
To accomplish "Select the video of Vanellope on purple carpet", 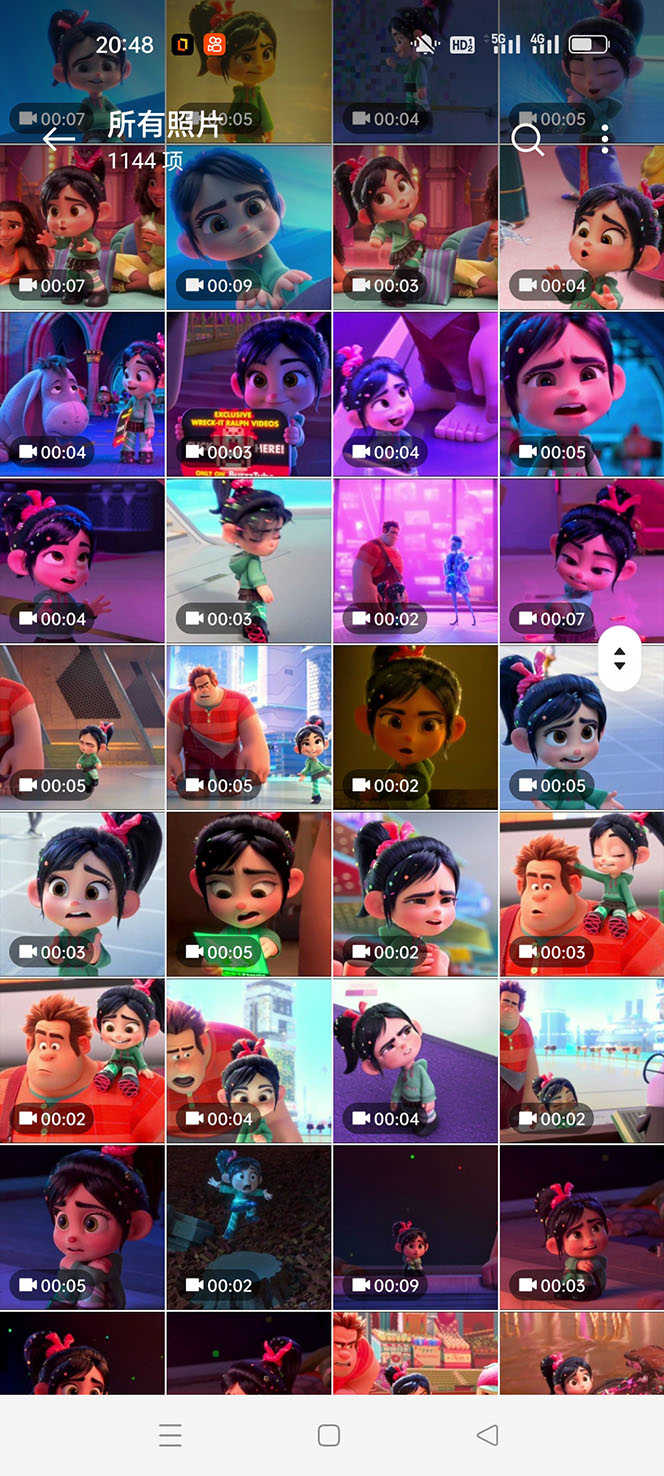I will point(415,1060).
